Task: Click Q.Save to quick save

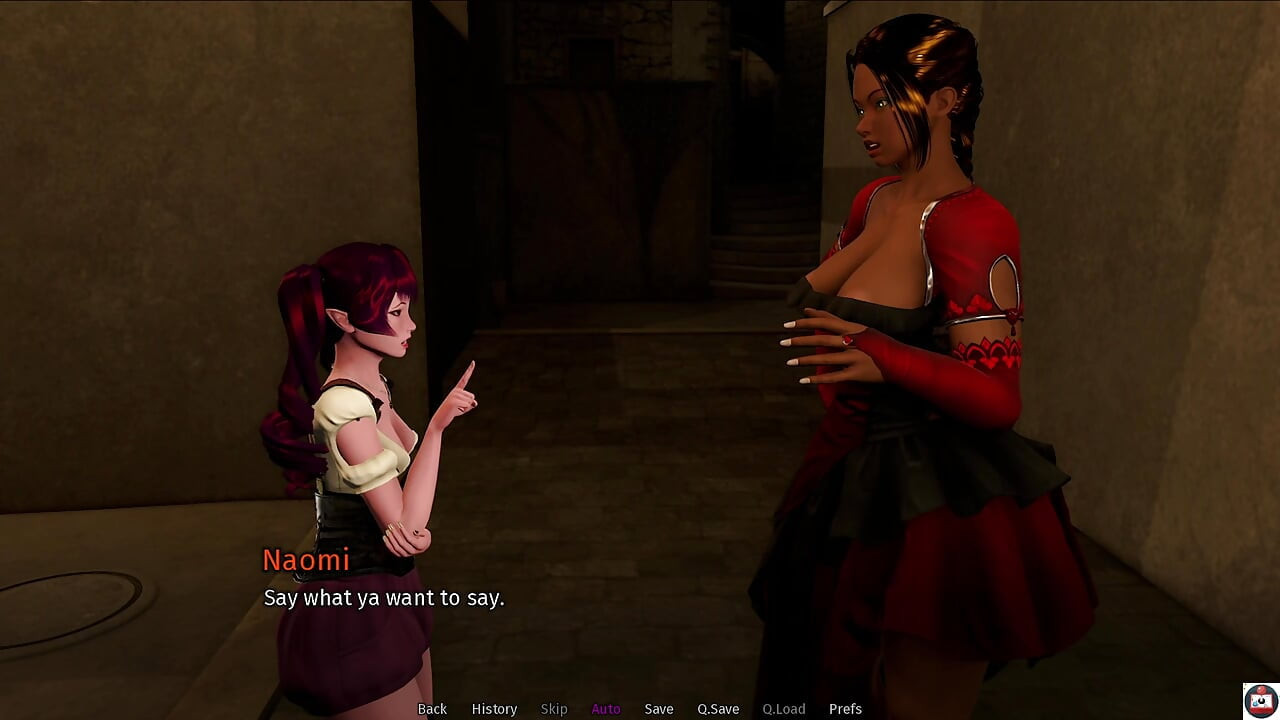Action: pos(718,709)
